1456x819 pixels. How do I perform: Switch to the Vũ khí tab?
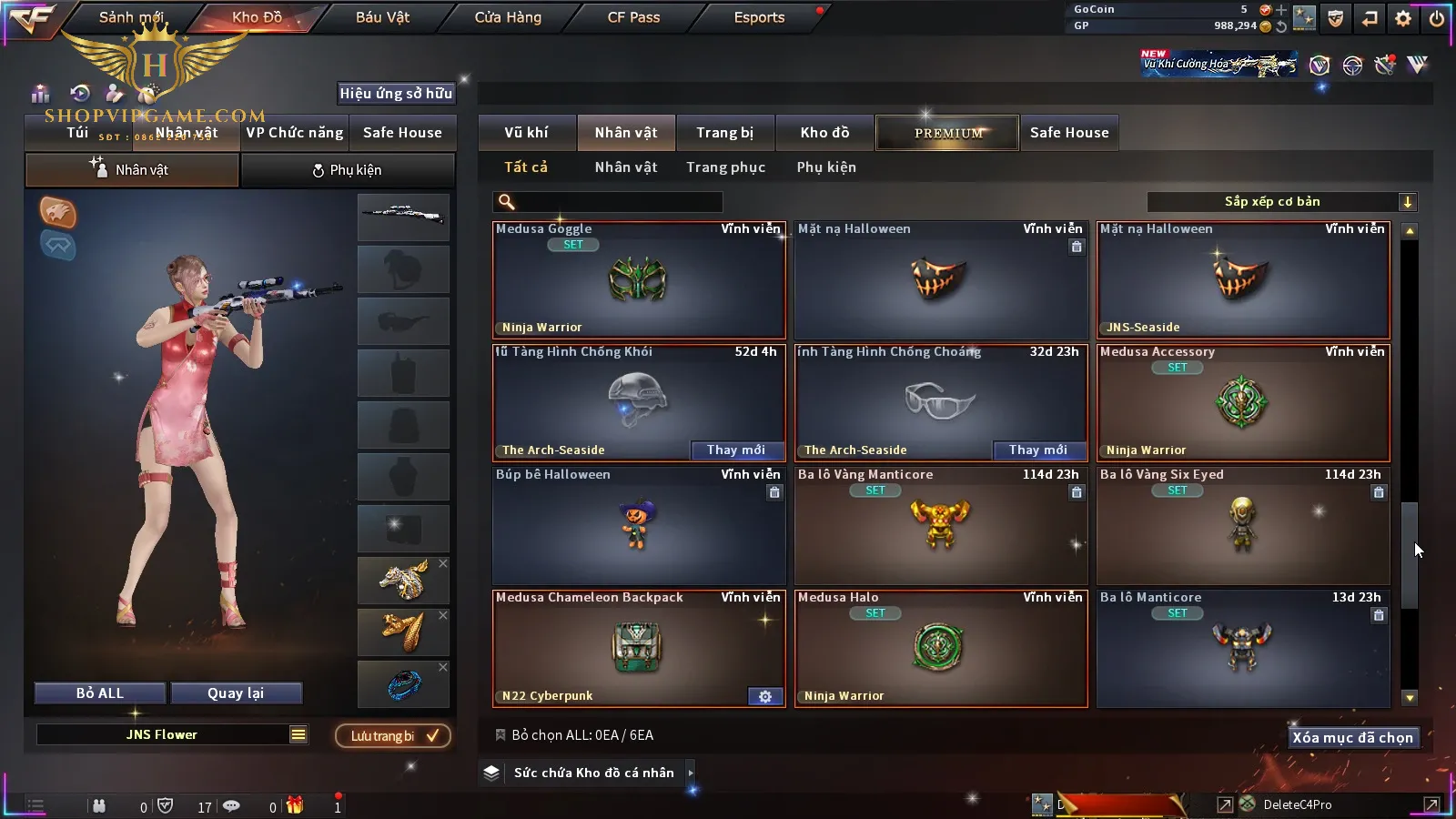click(526, 133)
